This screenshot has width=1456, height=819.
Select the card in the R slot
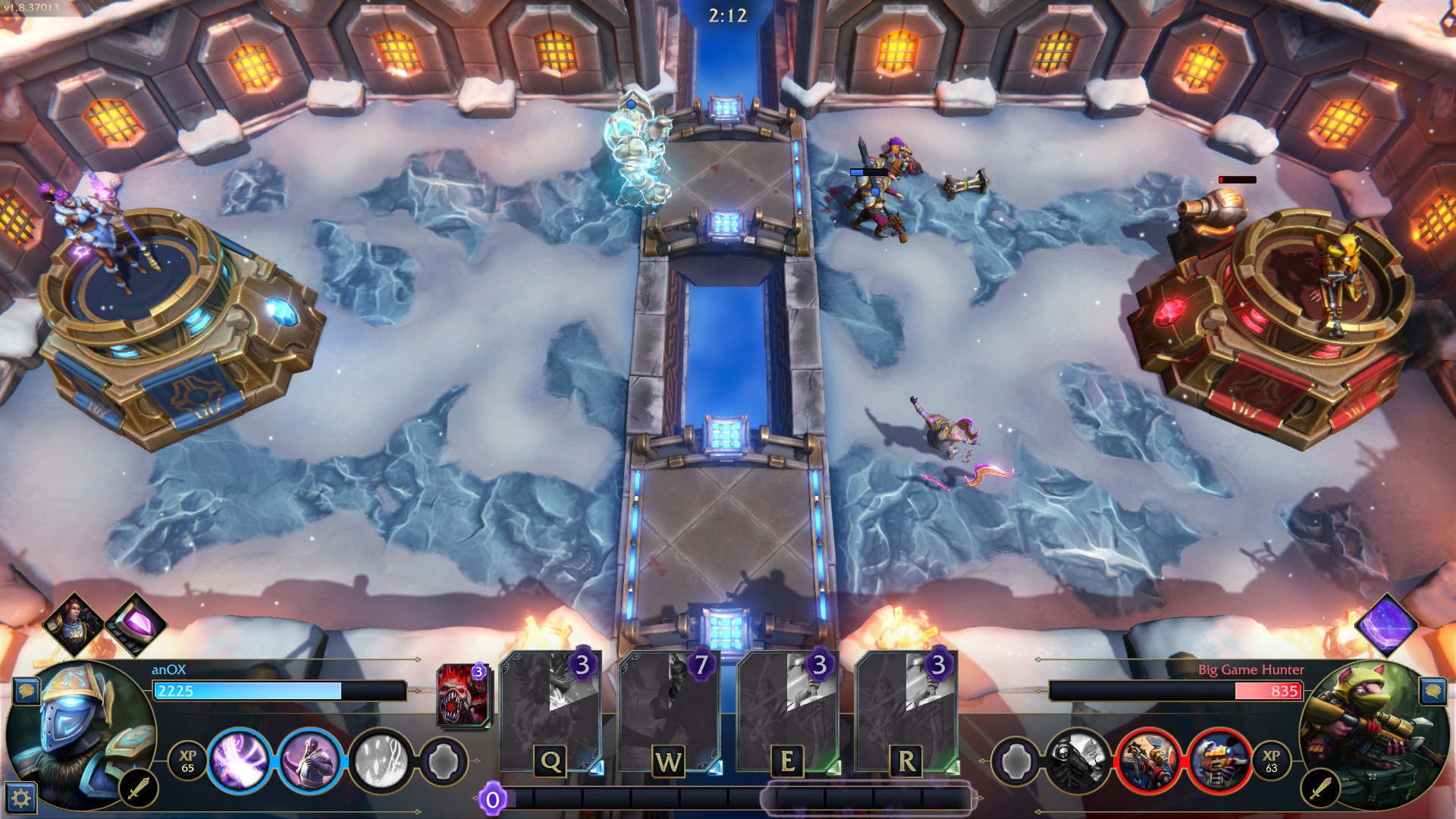(x=905, y=713)
